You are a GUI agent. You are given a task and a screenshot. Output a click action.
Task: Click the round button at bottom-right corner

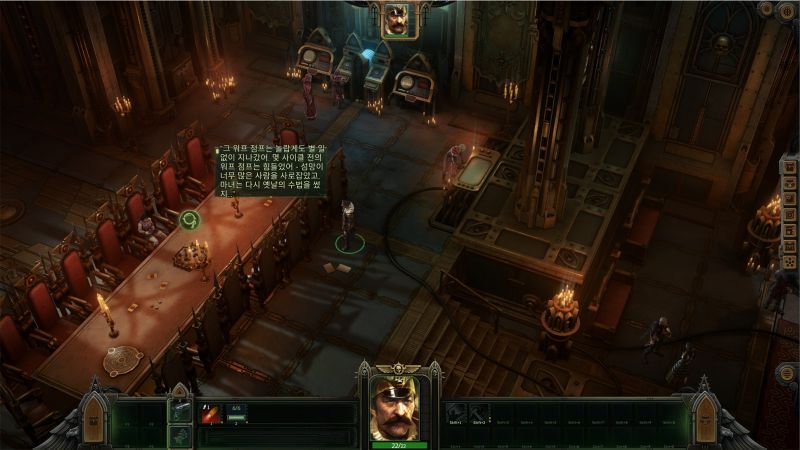click(787, 374)
